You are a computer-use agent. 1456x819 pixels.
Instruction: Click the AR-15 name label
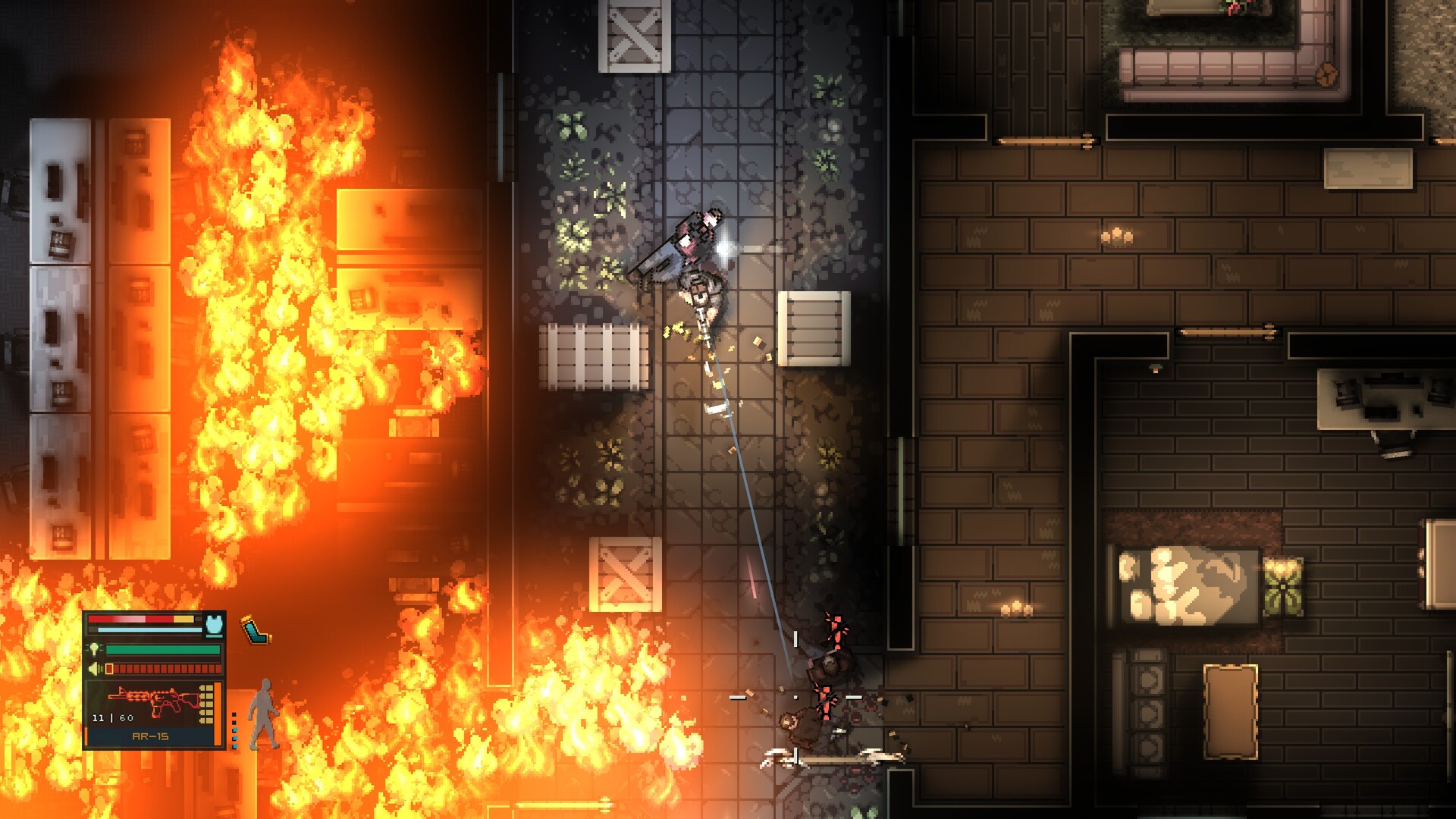pos(151,736)
